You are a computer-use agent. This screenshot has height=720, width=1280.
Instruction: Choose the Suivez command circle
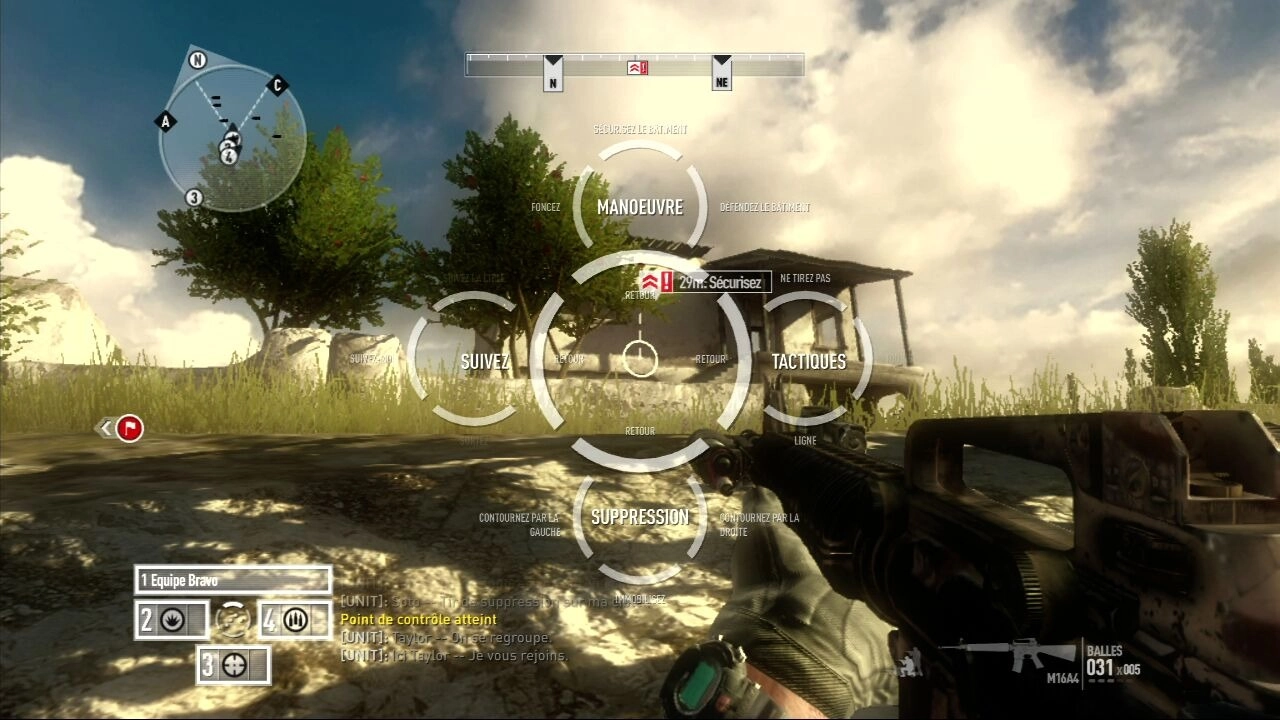[x=485, y=361]
